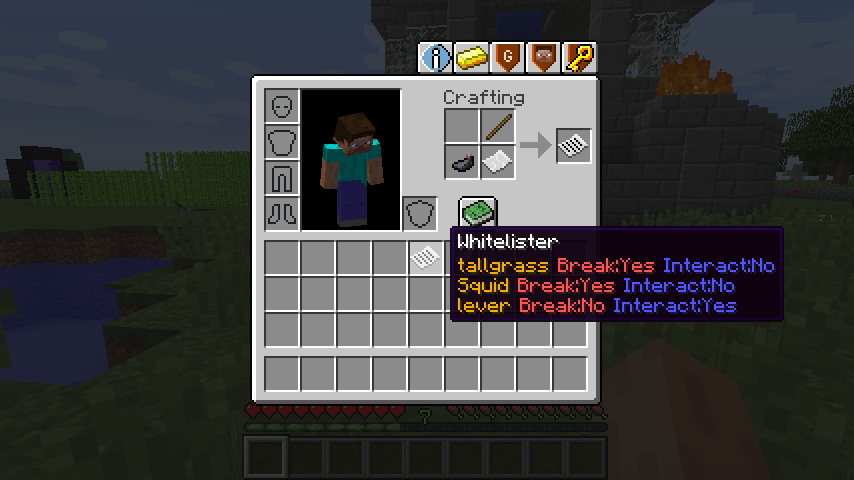The width and height of the screenshot is (854, 480).
Task: Take the crafted Whitelister from output slot
Action: tap(574, 146)
